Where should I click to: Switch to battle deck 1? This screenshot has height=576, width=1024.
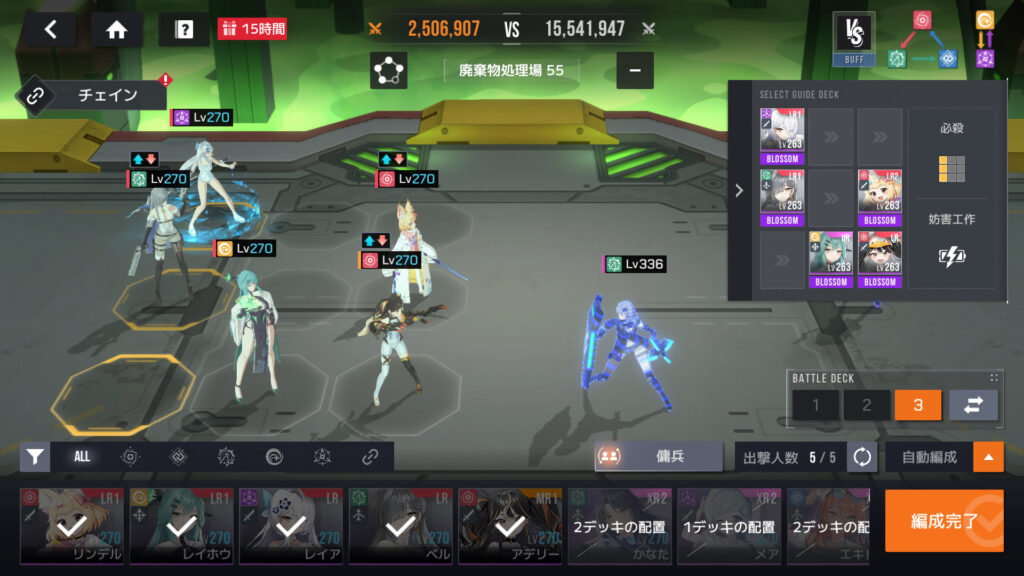point(817,405)
